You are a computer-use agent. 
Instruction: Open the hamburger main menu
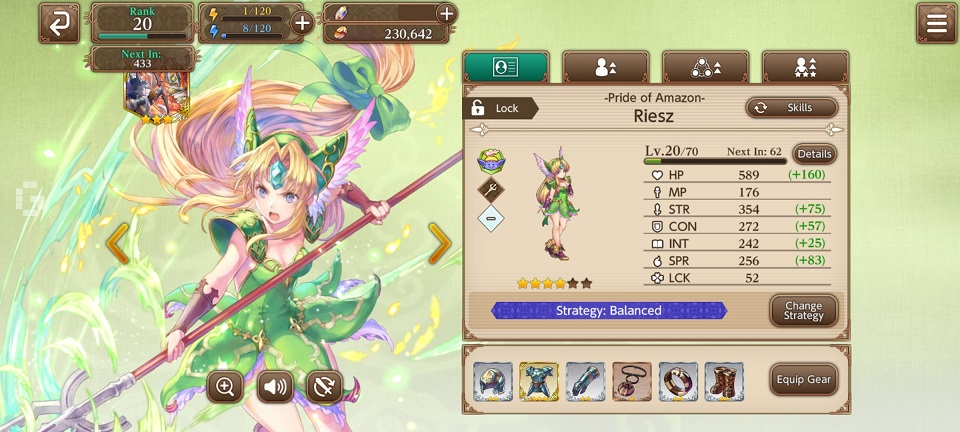point(936,23)
